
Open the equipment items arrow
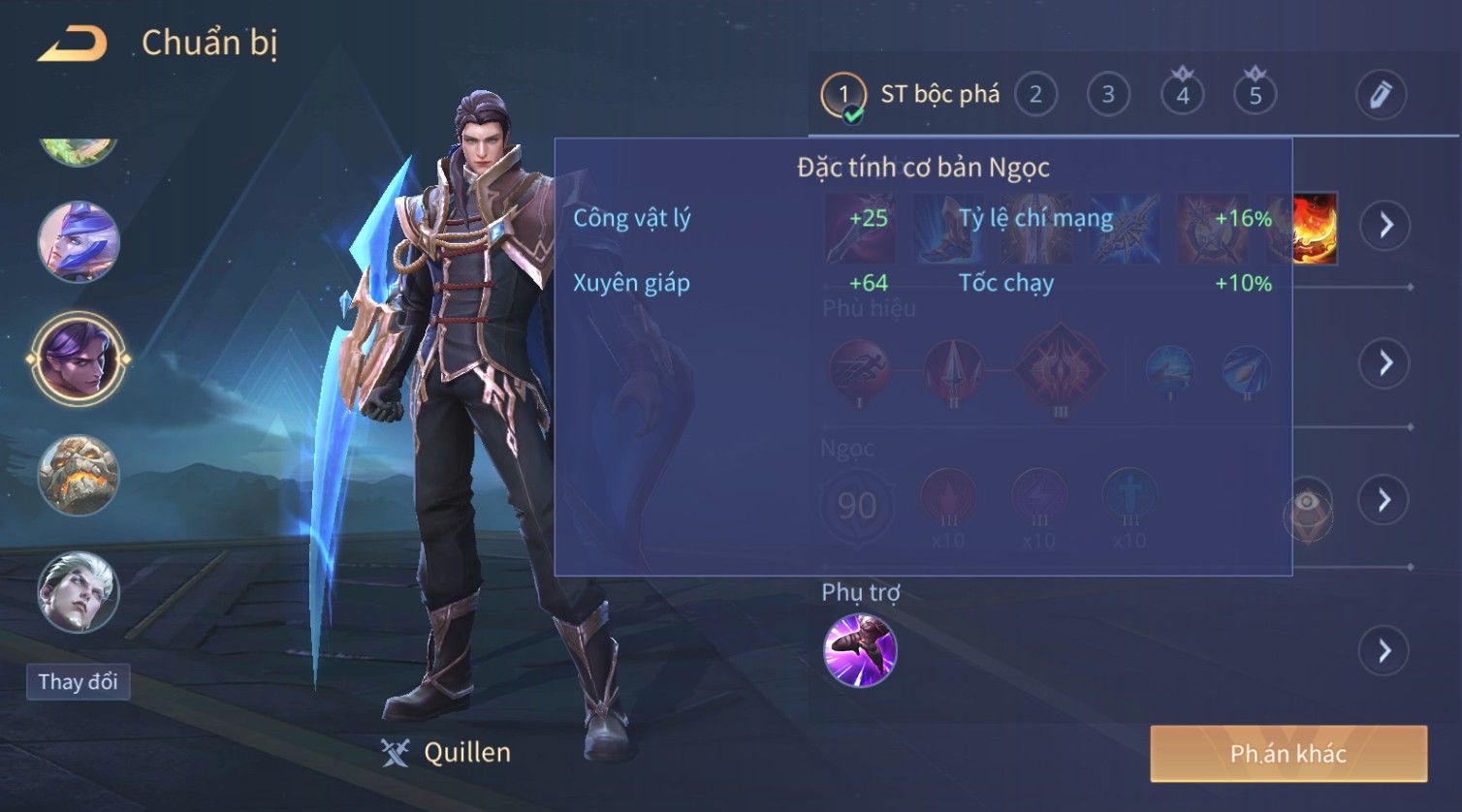(1384, 226)
